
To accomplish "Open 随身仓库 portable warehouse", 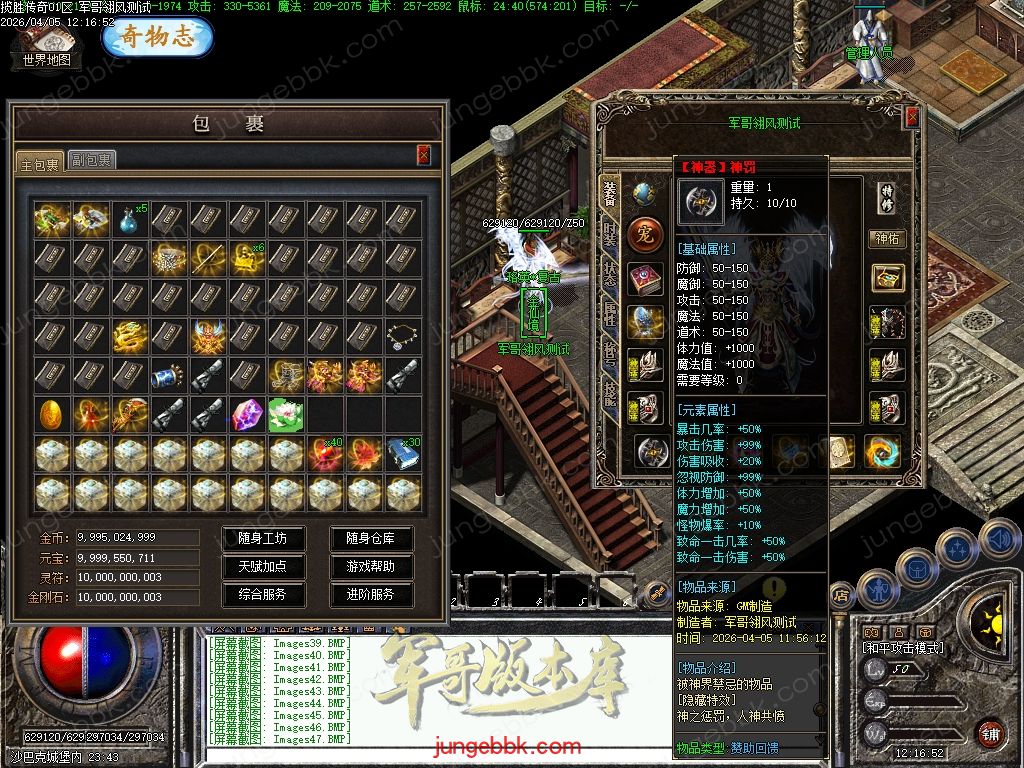I will pos(370,538).
